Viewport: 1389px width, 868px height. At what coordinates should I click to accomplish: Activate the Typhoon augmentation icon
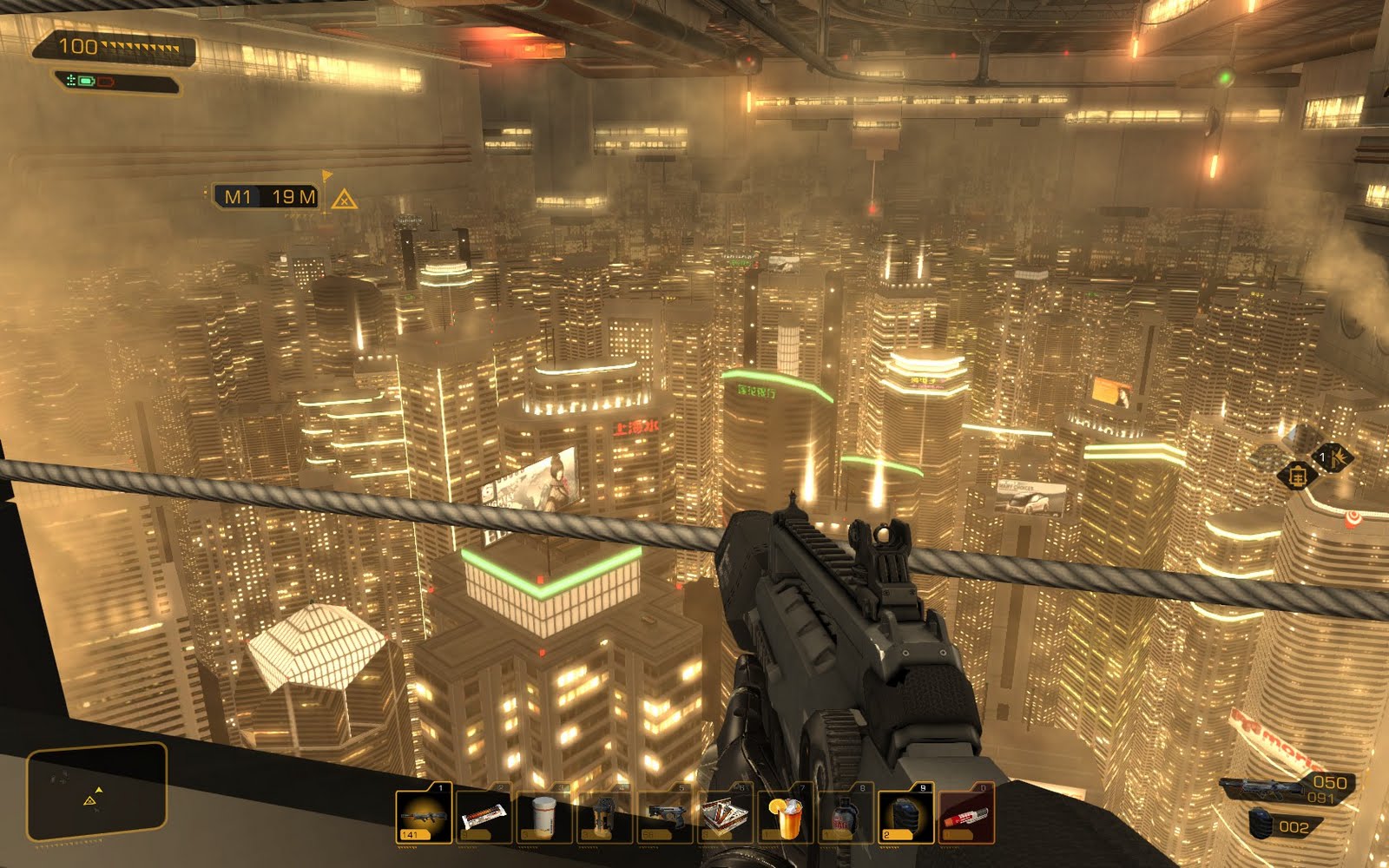[1333, 456]
